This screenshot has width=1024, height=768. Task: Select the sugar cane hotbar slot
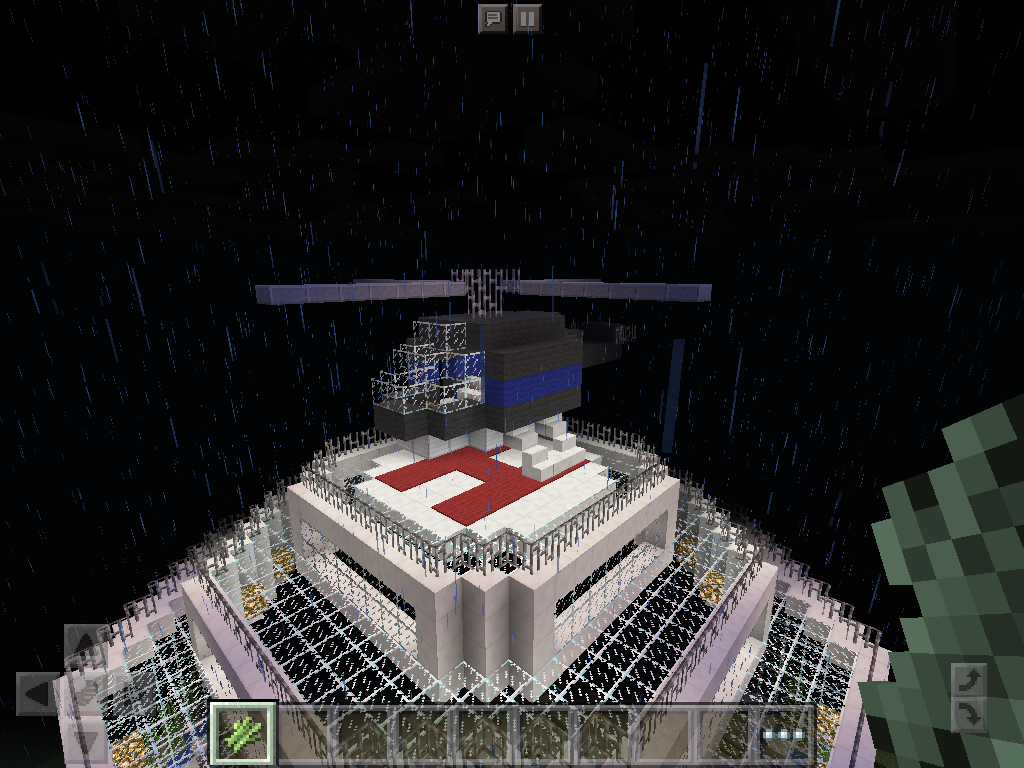point(243,734)
